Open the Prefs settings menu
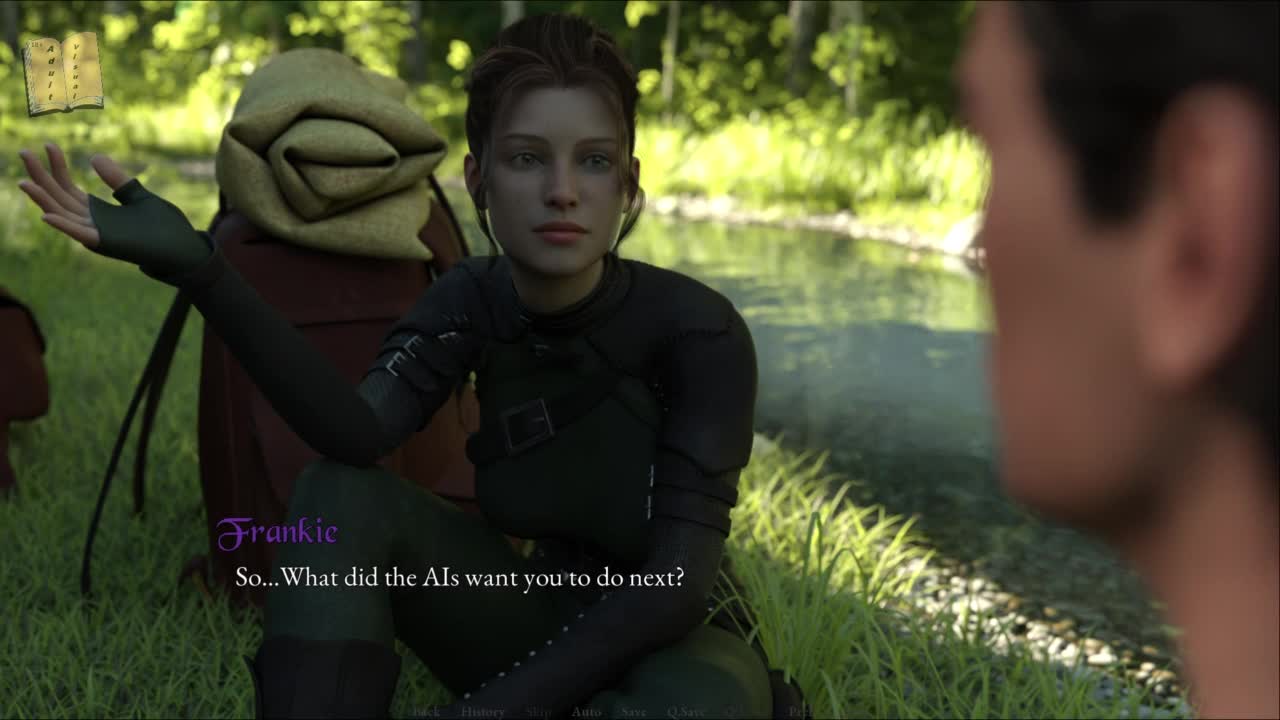Image resolution: width=1280 pixels, height=720 pixels. pyautogui.click(x=800, y=712)
